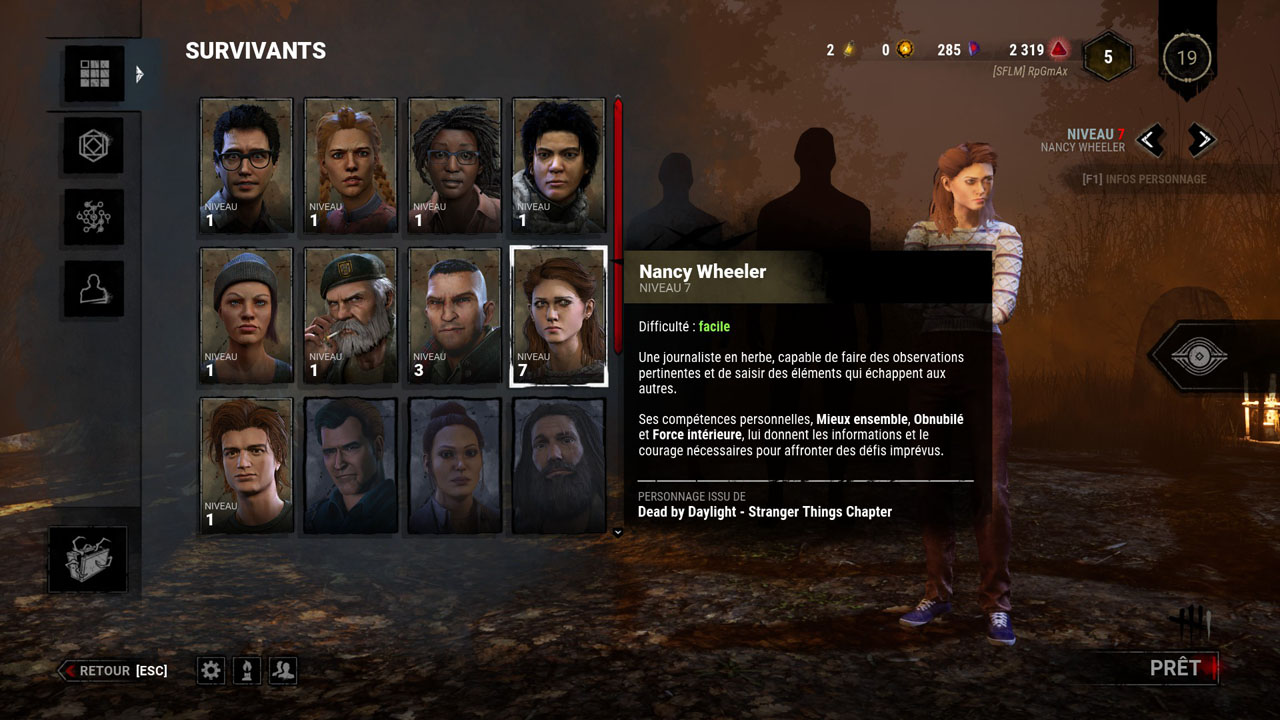The width and height of the screenshot is (1280, 720).
Task: Select the level 3 survivor with scarred face
Action: [453, 315]
